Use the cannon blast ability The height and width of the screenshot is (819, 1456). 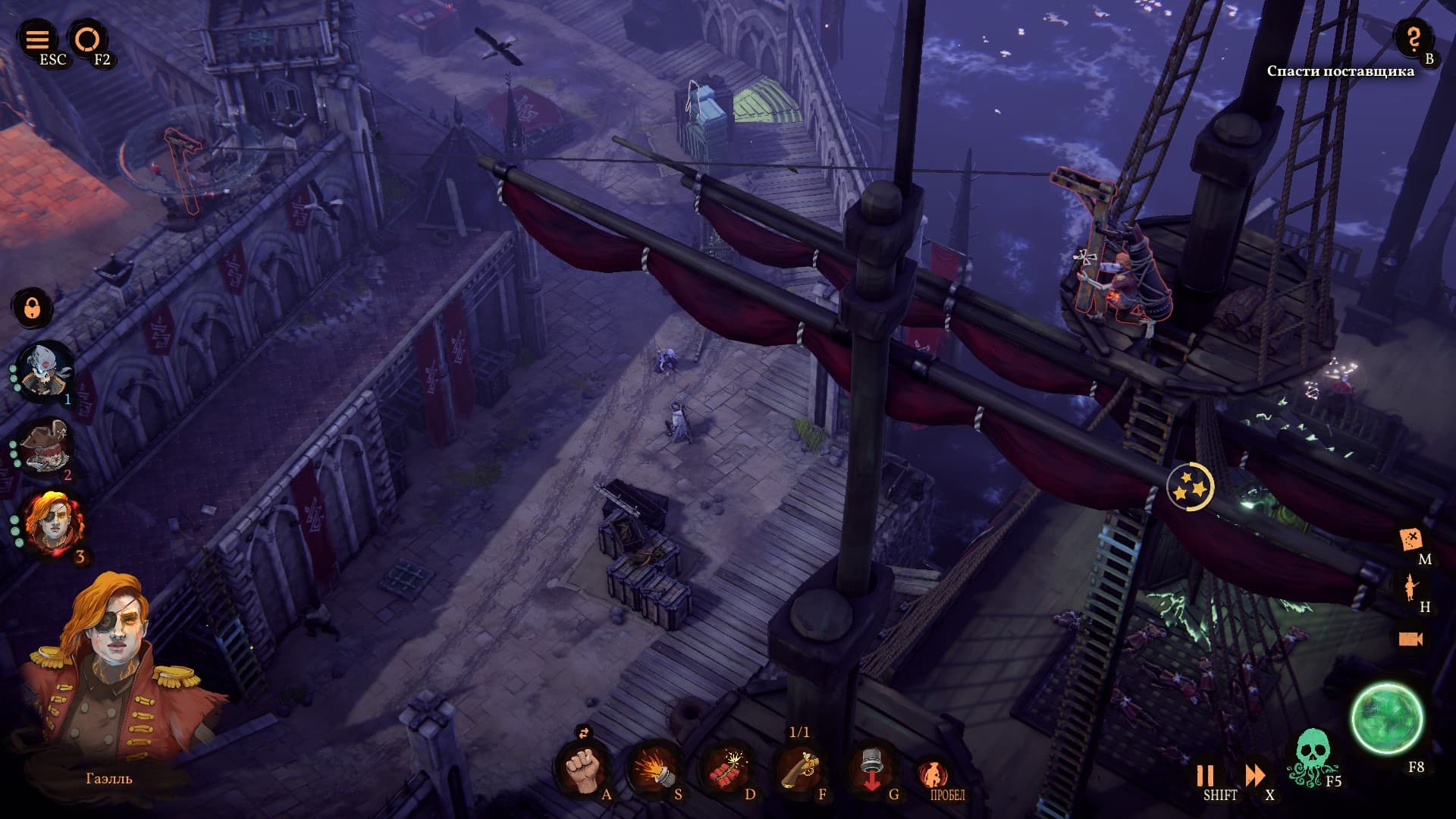[x=653, y=769]
